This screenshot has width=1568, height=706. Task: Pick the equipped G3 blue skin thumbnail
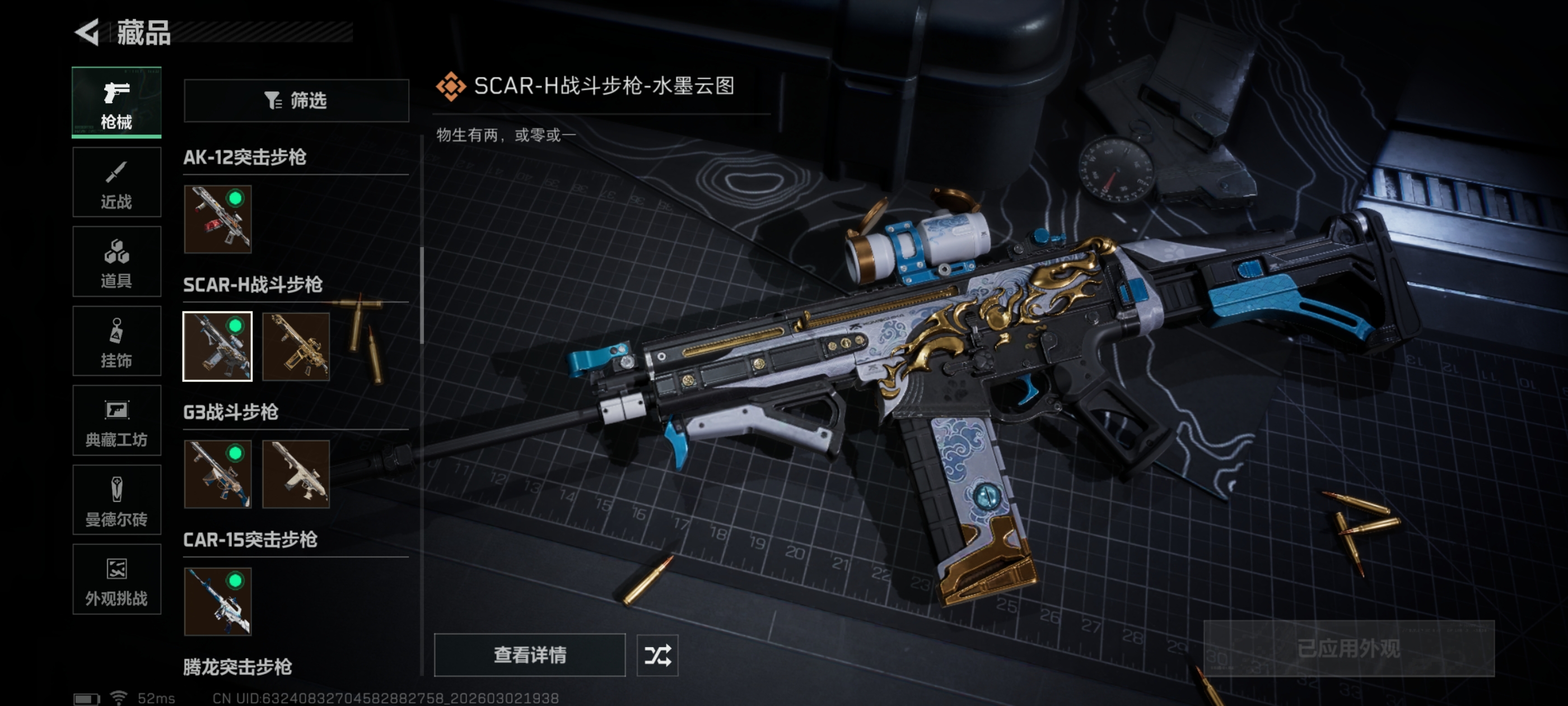coord(218,474)
